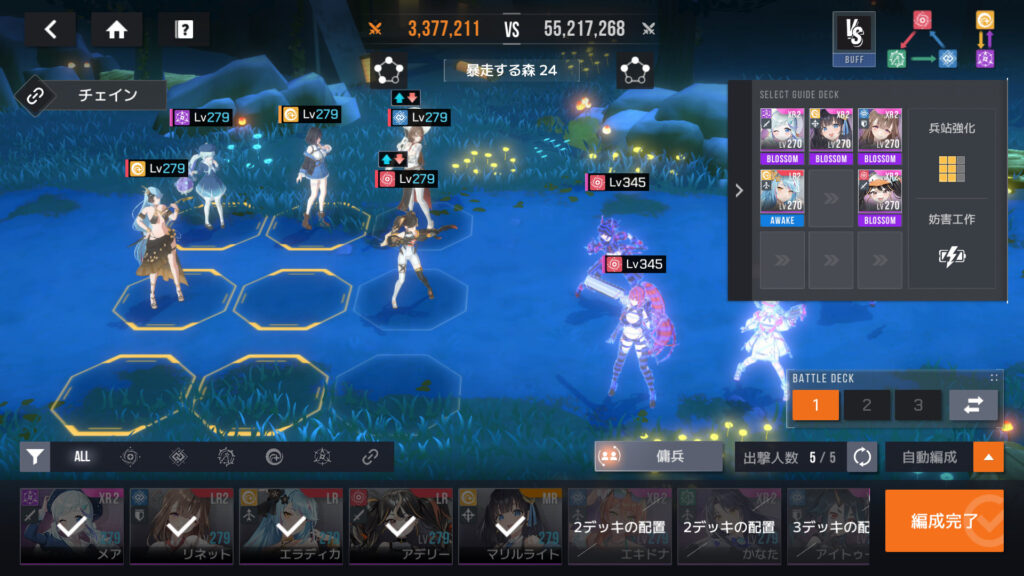
Task: Show the VS BUFF details
Action: pyautogui.click(x=853, y=38)
